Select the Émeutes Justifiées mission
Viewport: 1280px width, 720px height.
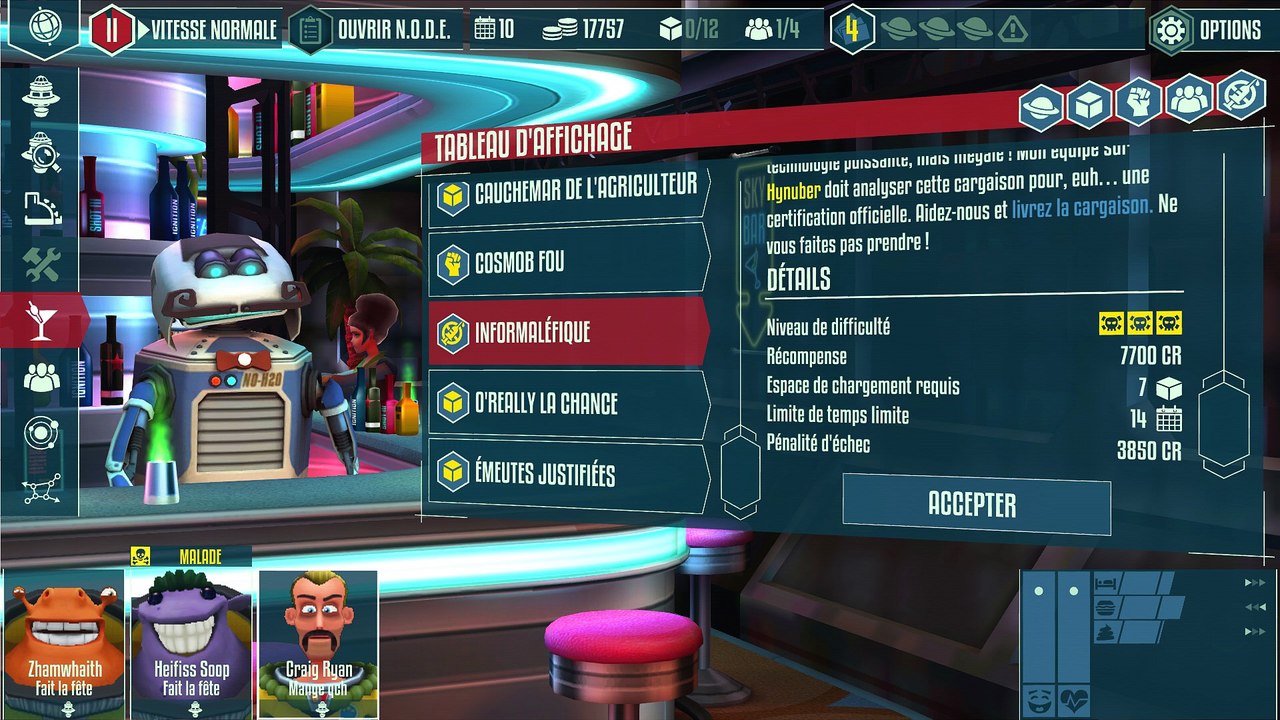coord(568,475)
